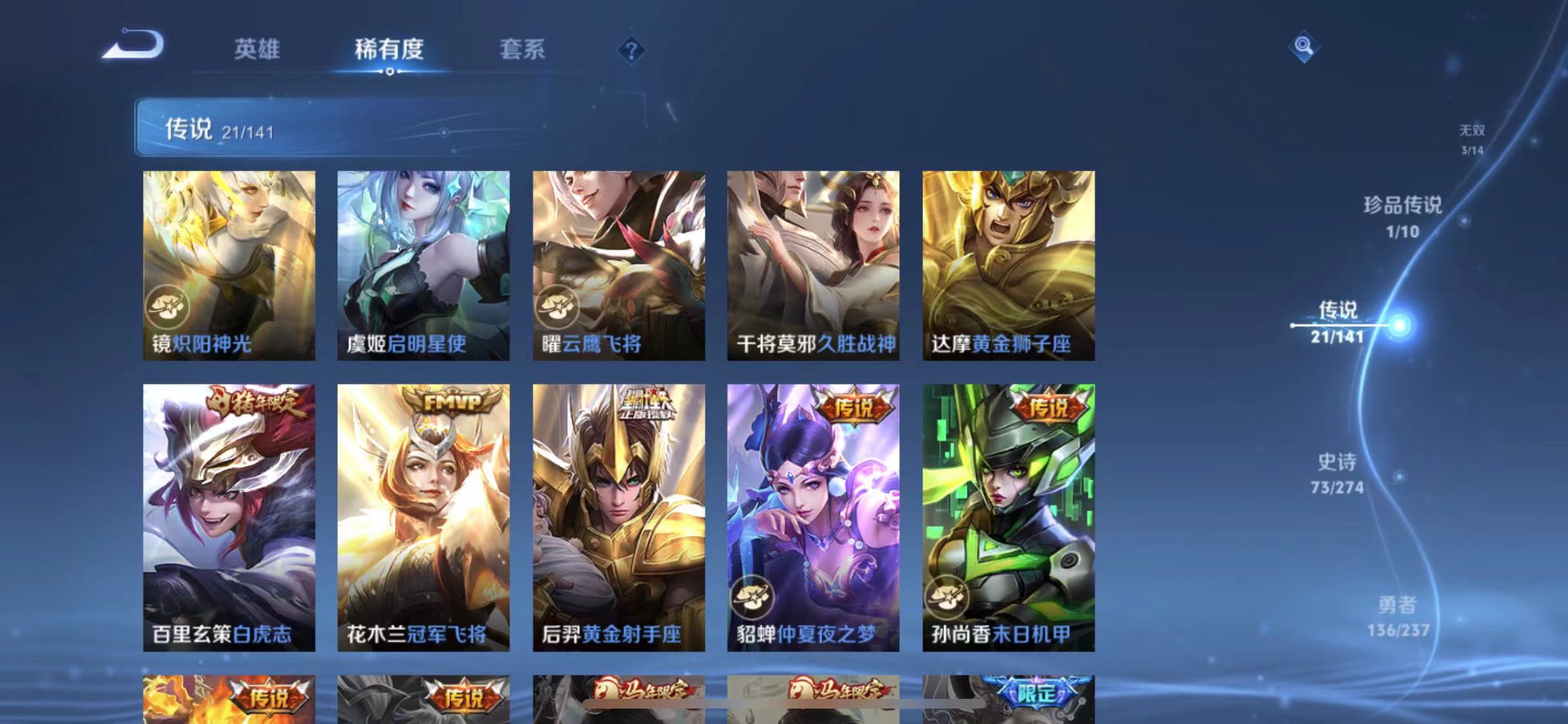The height and width of the screenshot is (724, 1568).
Task: Switch to the 套系 tab
Action: [523, 50]
